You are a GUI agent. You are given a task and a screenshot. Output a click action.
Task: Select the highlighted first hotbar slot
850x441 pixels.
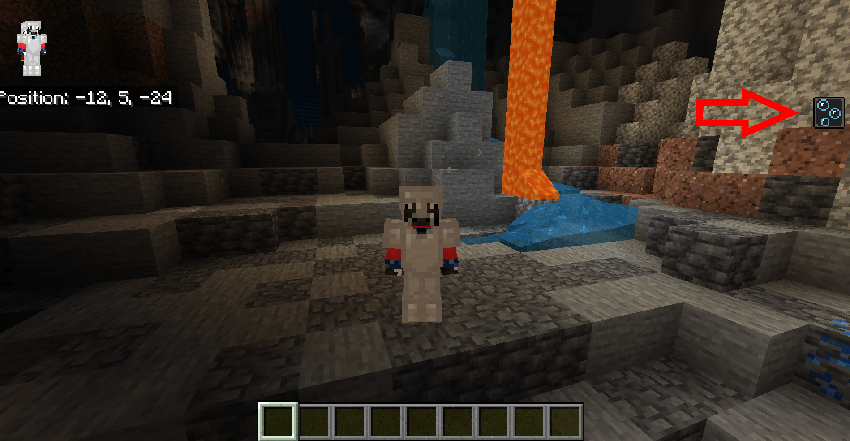(x=279, y=421)
